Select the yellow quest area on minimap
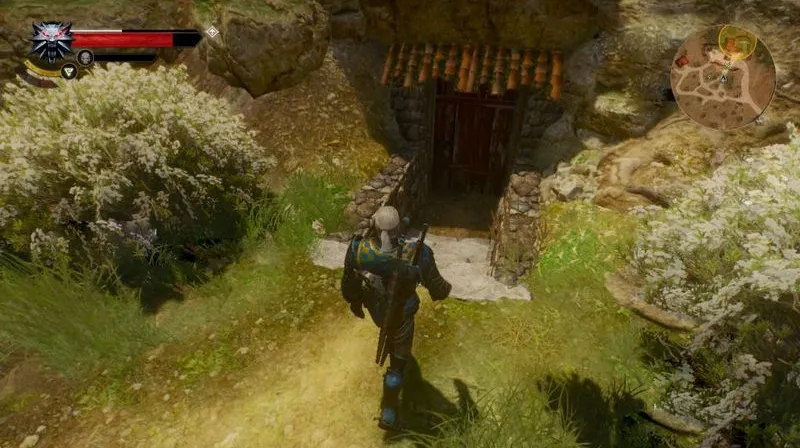 [x=735, y=39]
